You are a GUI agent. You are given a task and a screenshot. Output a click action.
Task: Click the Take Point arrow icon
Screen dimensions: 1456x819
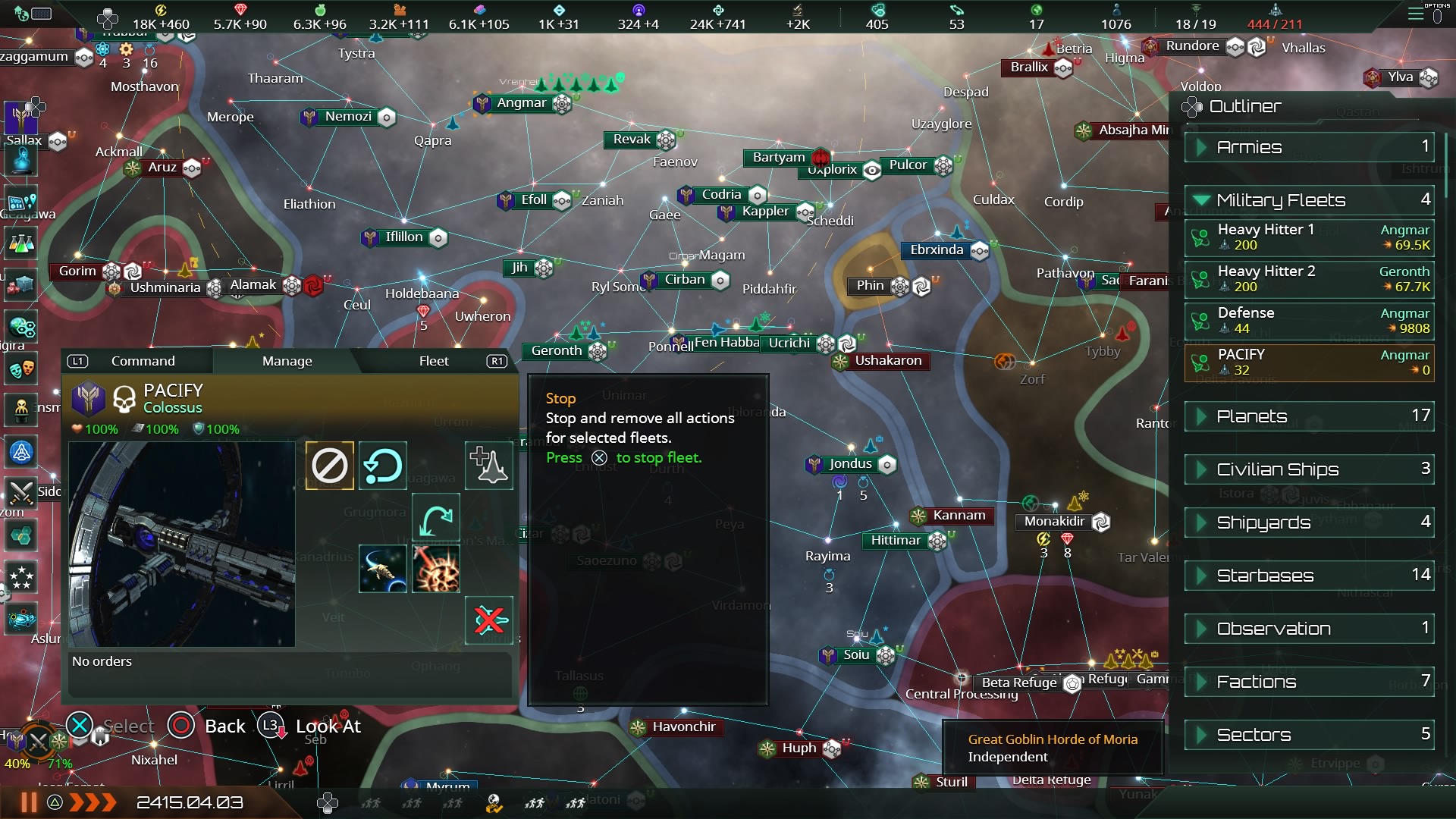tap(435, 517)
